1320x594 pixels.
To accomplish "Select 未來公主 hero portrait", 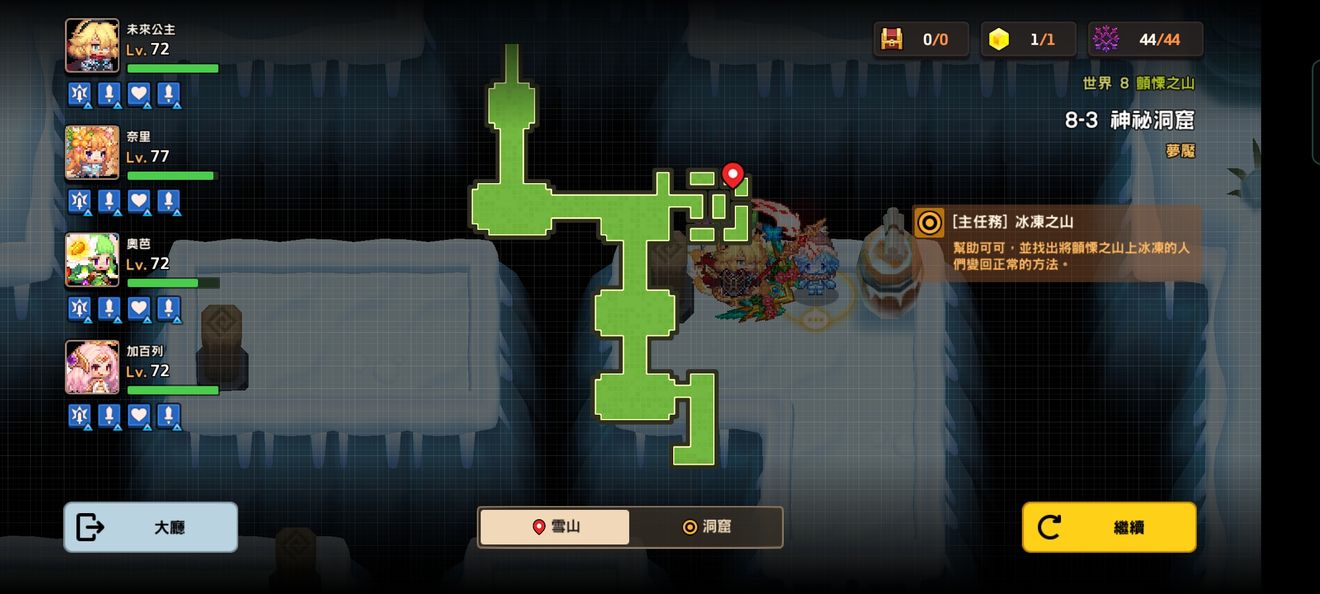I will (92, 46).
